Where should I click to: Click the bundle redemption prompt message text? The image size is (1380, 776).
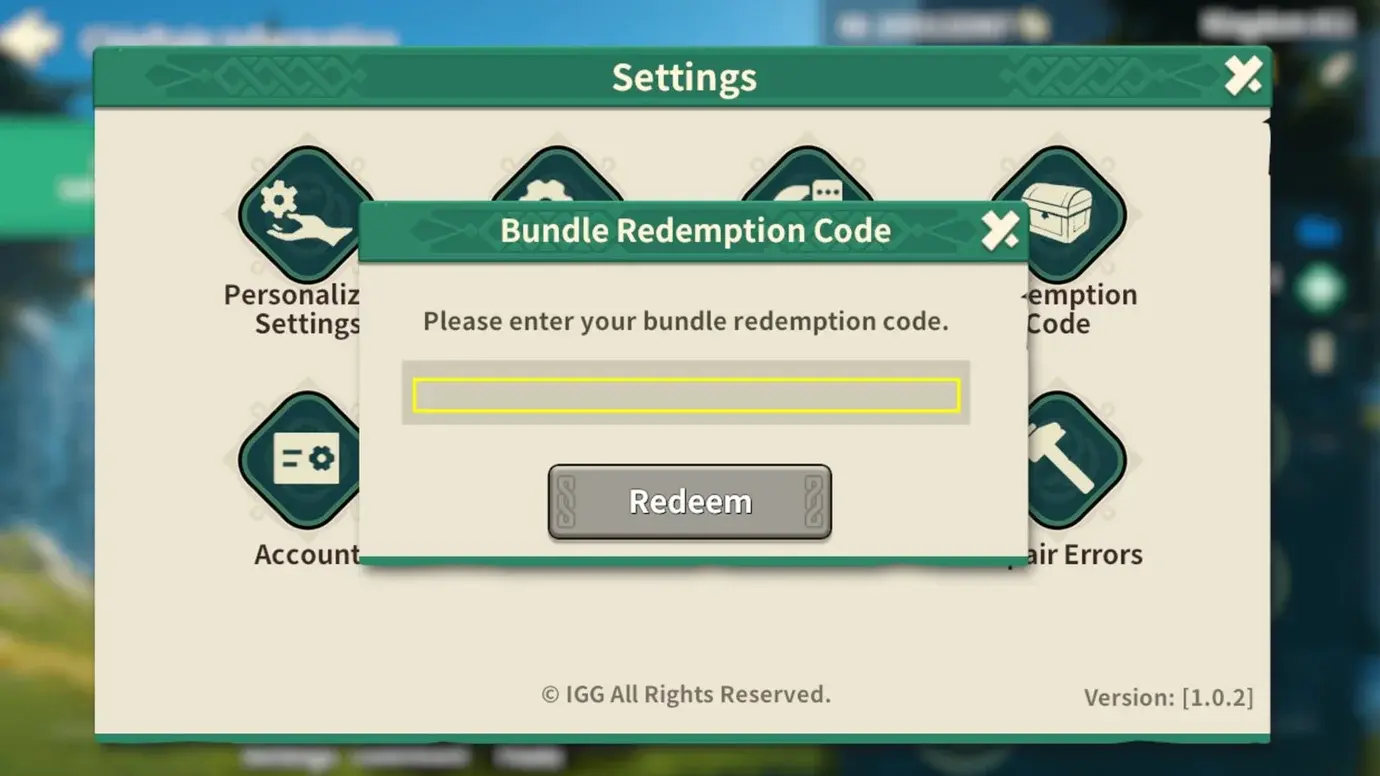click(687, 321)
